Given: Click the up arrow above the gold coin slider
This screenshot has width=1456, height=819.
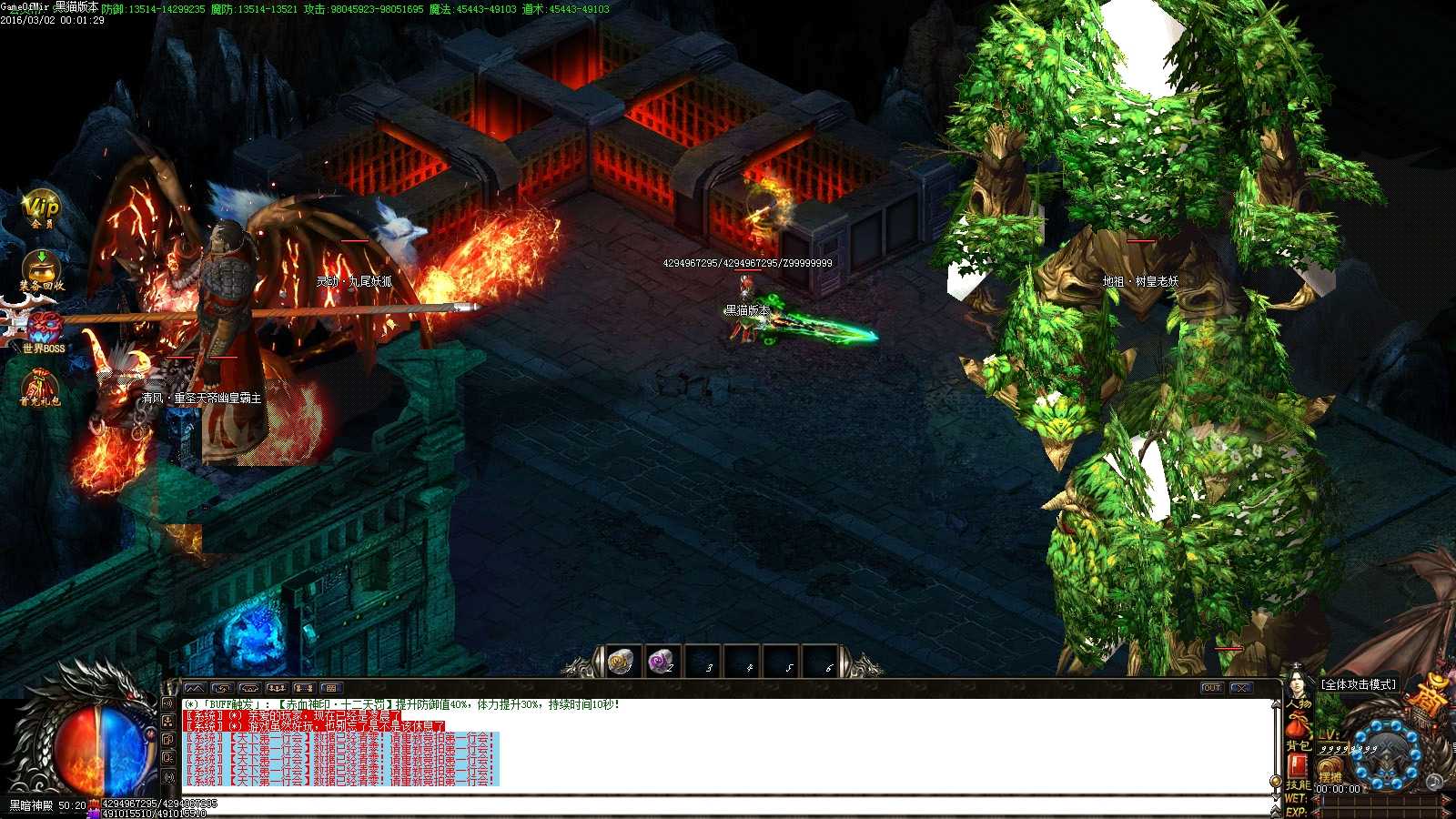Looking at the screenshot, I should 1276,704.
